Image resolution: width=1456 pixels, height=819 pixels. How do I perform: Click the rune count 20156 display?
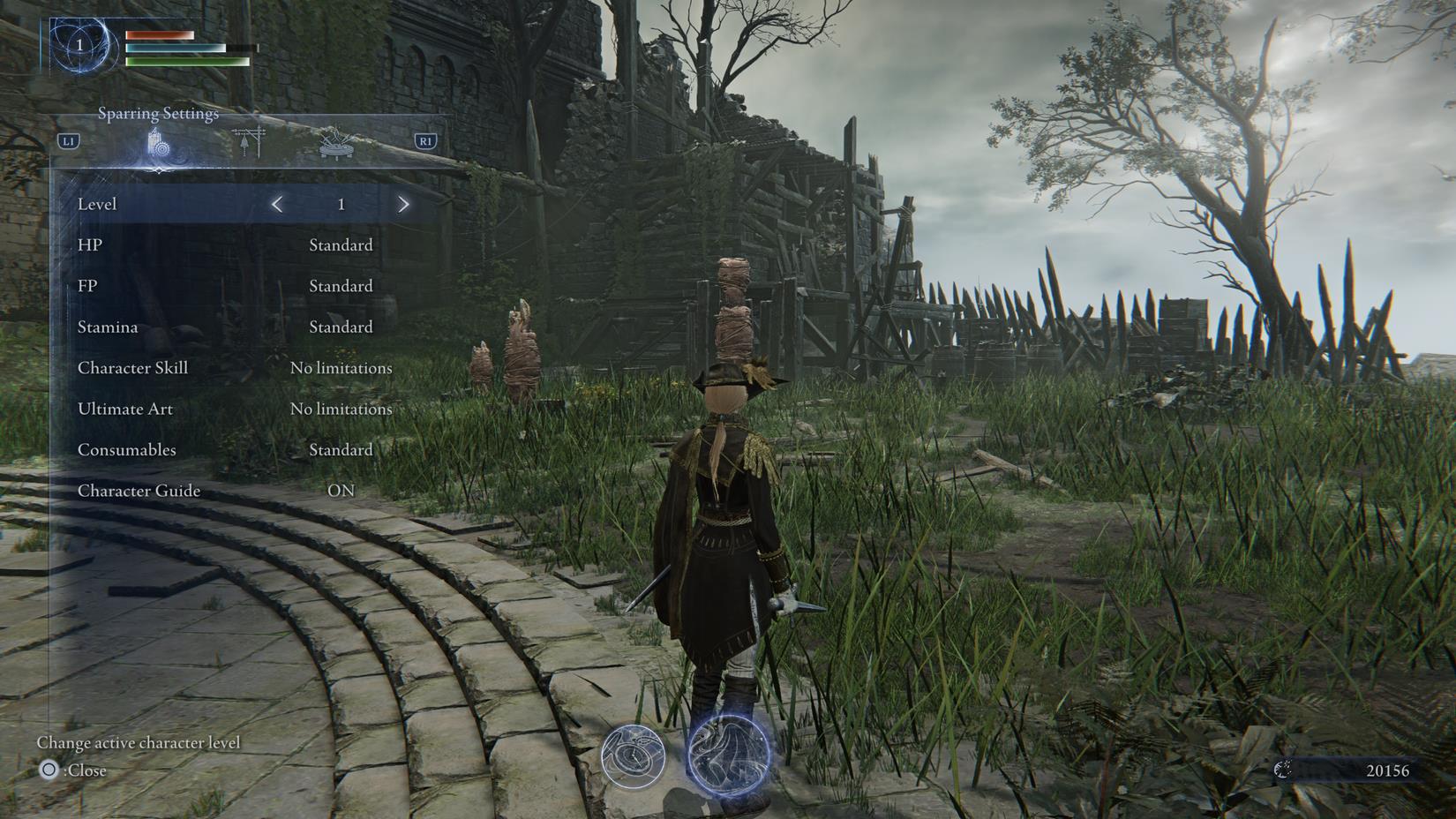(1390, 770)
